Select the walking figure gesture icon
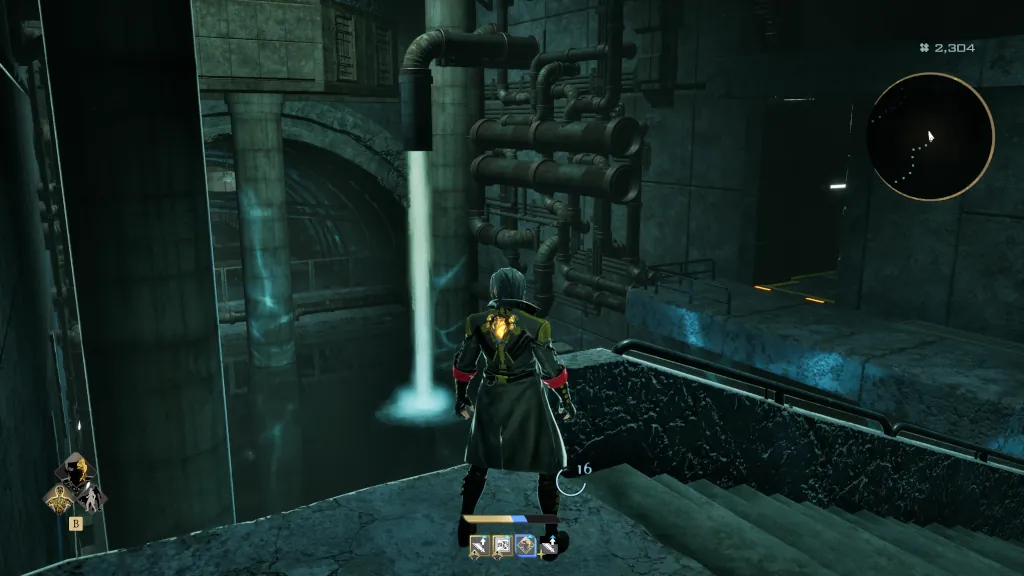 [x=90, y=497]
